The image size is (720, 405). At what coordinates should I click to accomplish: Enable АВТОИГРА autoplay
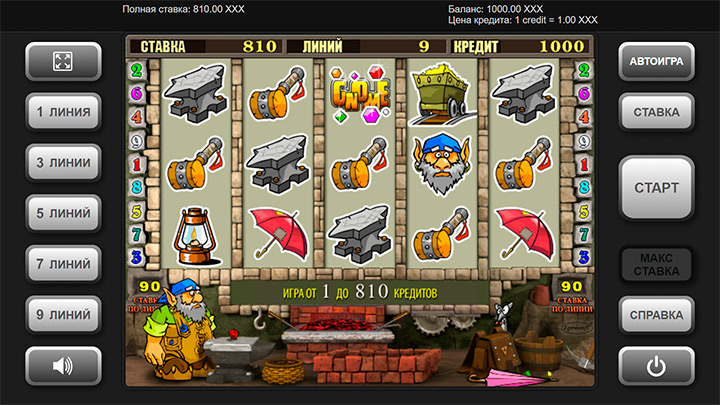(656, 61)
